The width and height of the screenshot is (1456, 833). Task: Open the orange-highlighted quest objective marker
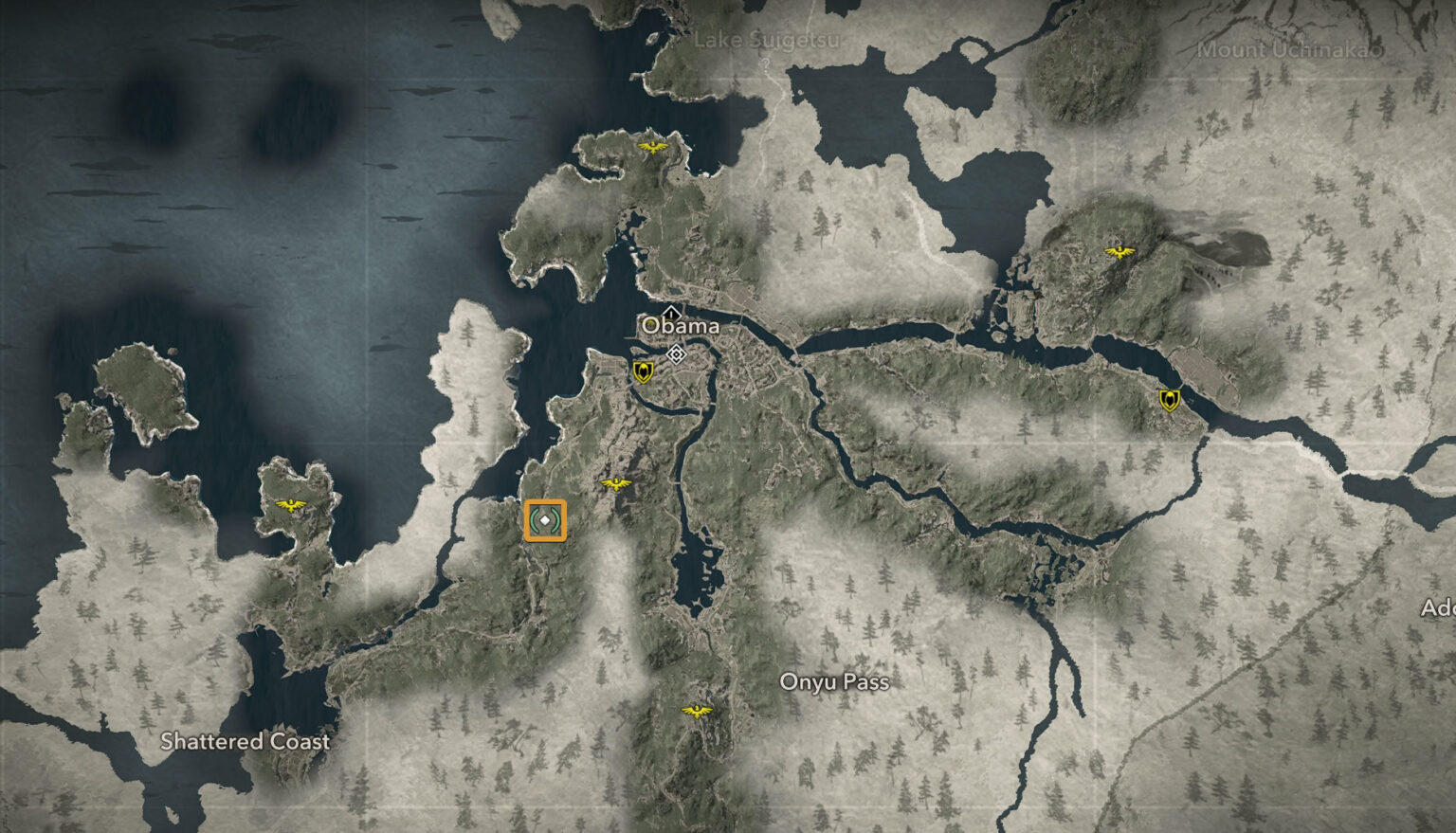click(547, 520)
